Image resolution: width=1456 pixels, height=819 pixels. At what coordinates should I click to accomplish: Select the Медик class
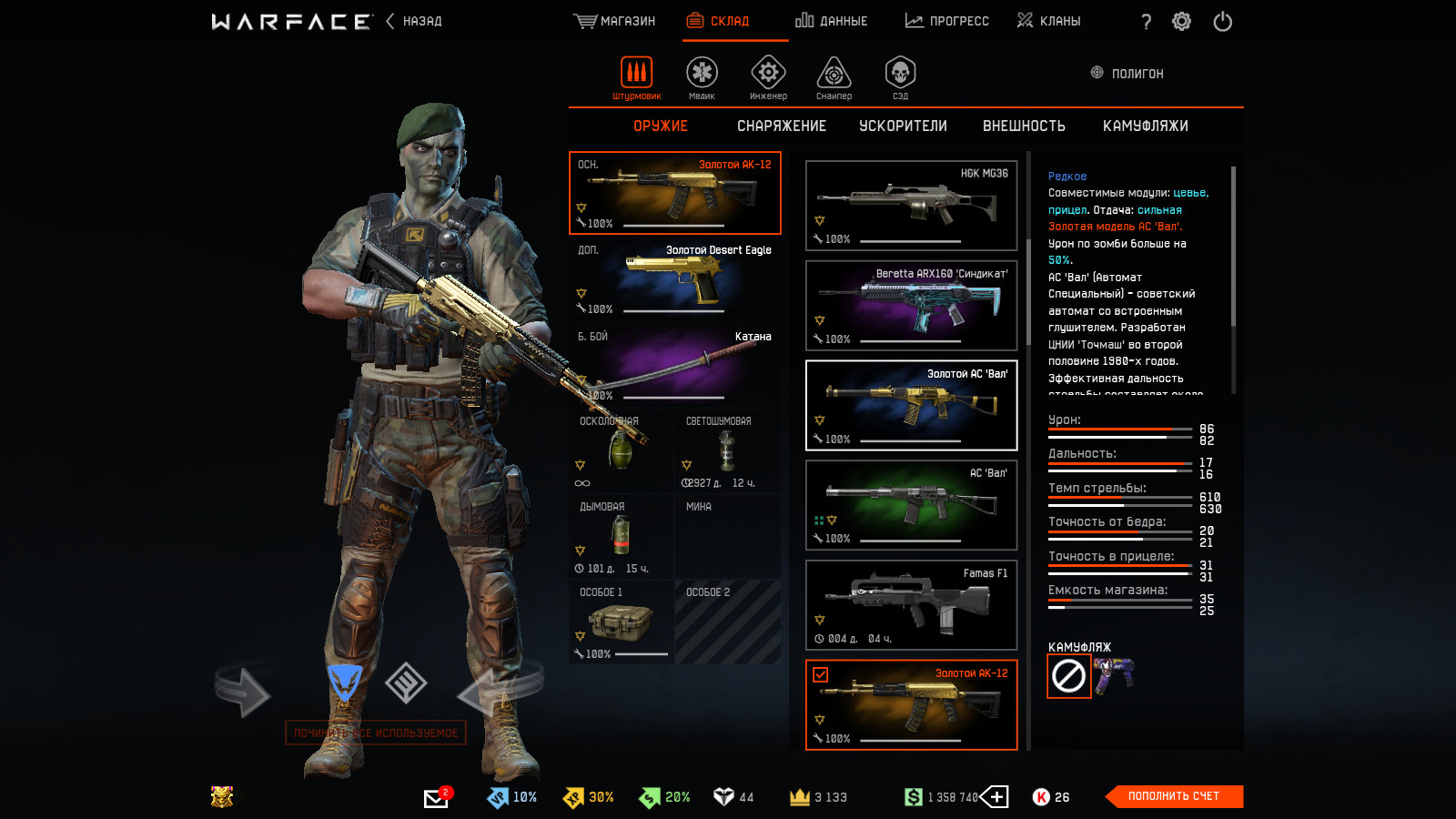[x=702, y=76]
